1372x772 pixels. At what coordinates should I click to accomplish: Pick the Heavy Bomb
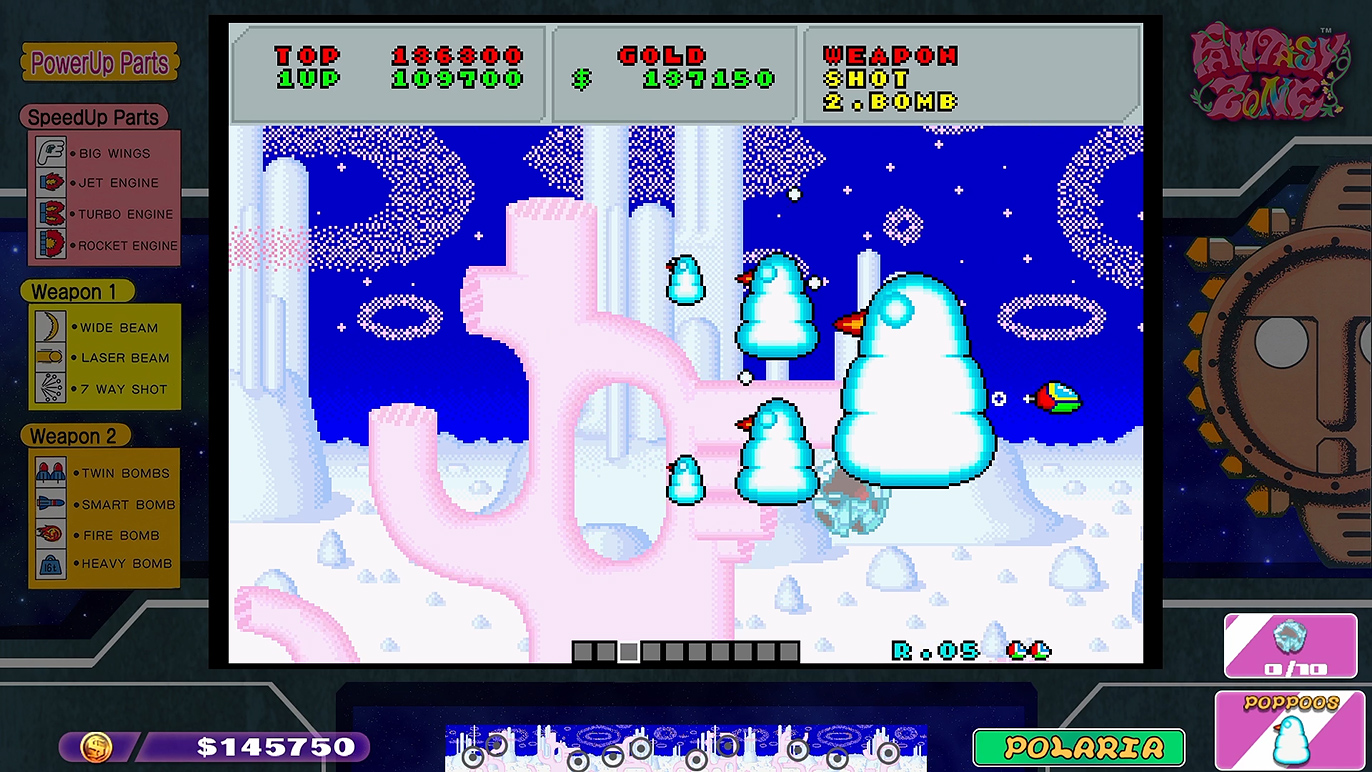click(105, 564)
